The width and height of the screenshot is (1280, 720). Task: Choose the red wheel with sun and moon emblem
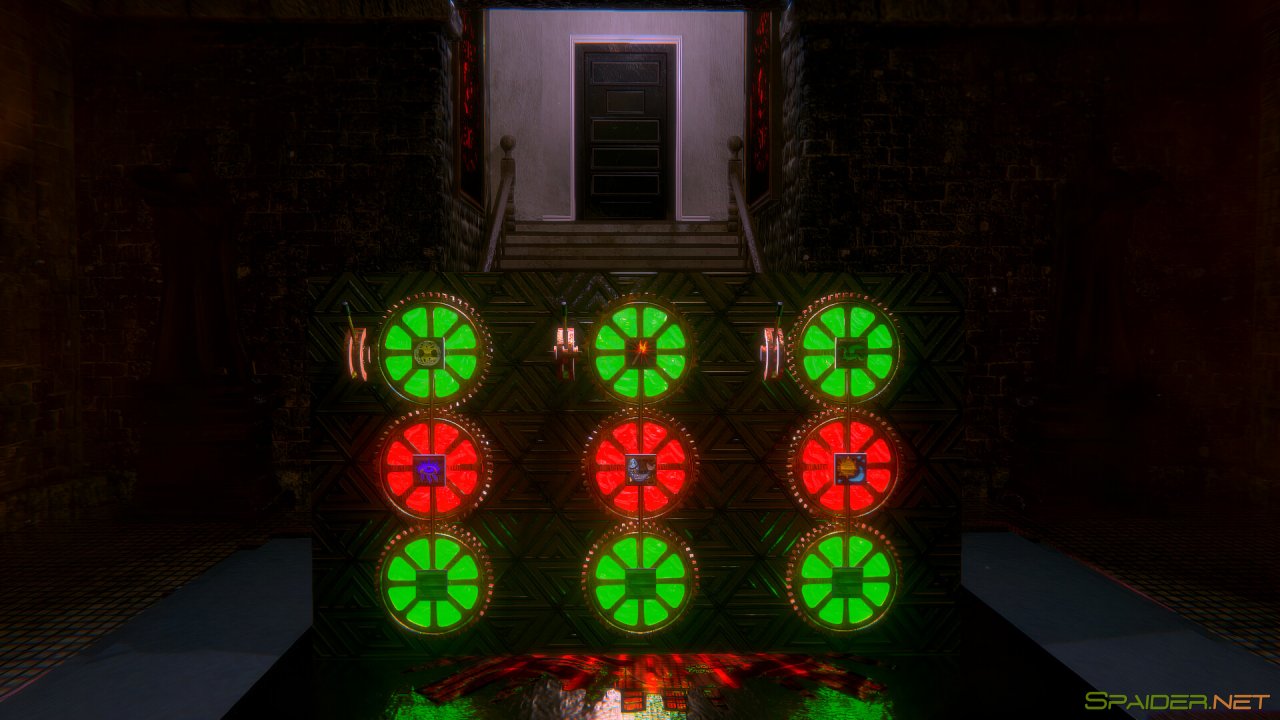coord(847,465)
